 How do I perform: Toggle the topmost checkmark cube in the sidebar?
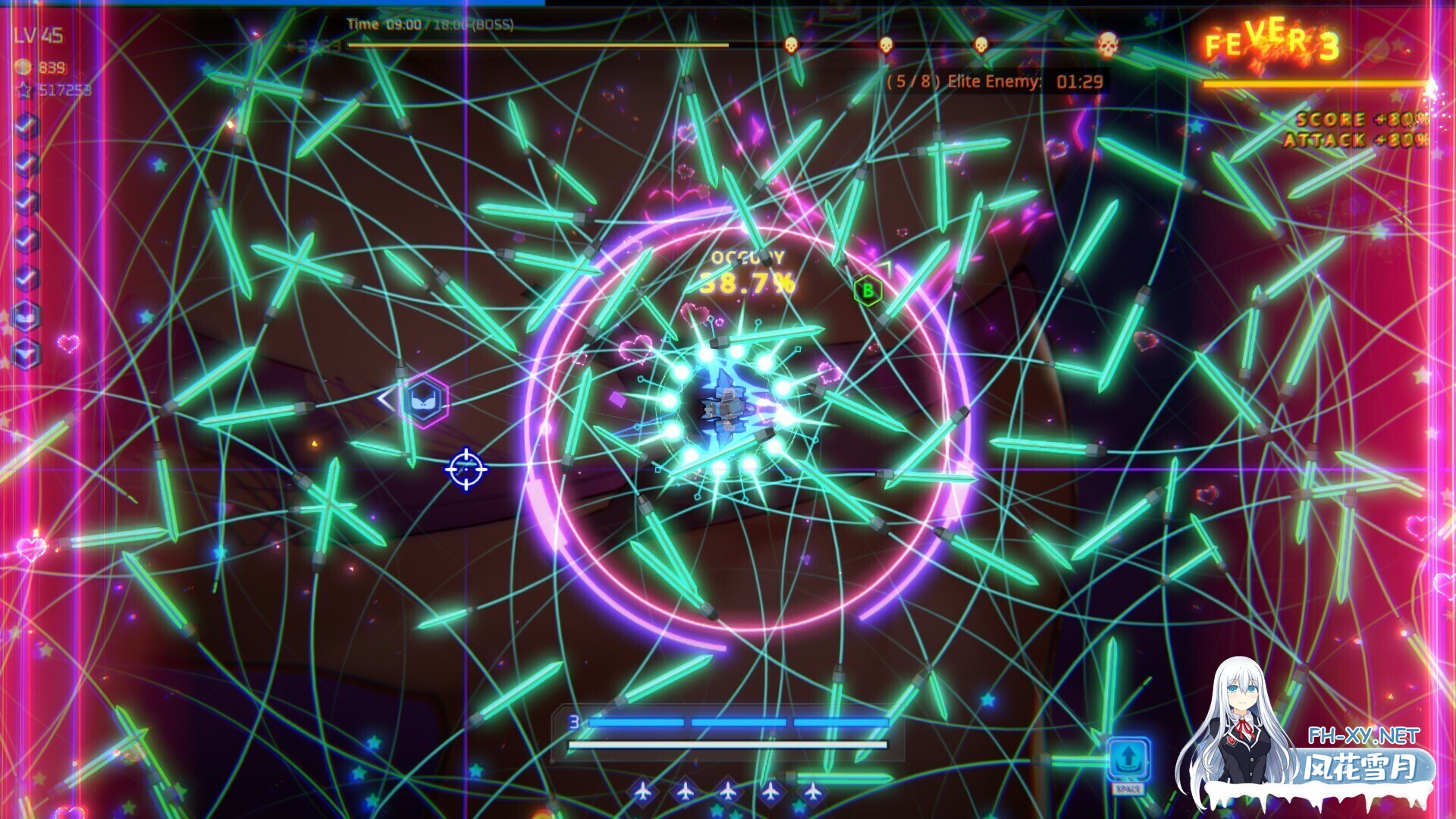click(26, 124)
